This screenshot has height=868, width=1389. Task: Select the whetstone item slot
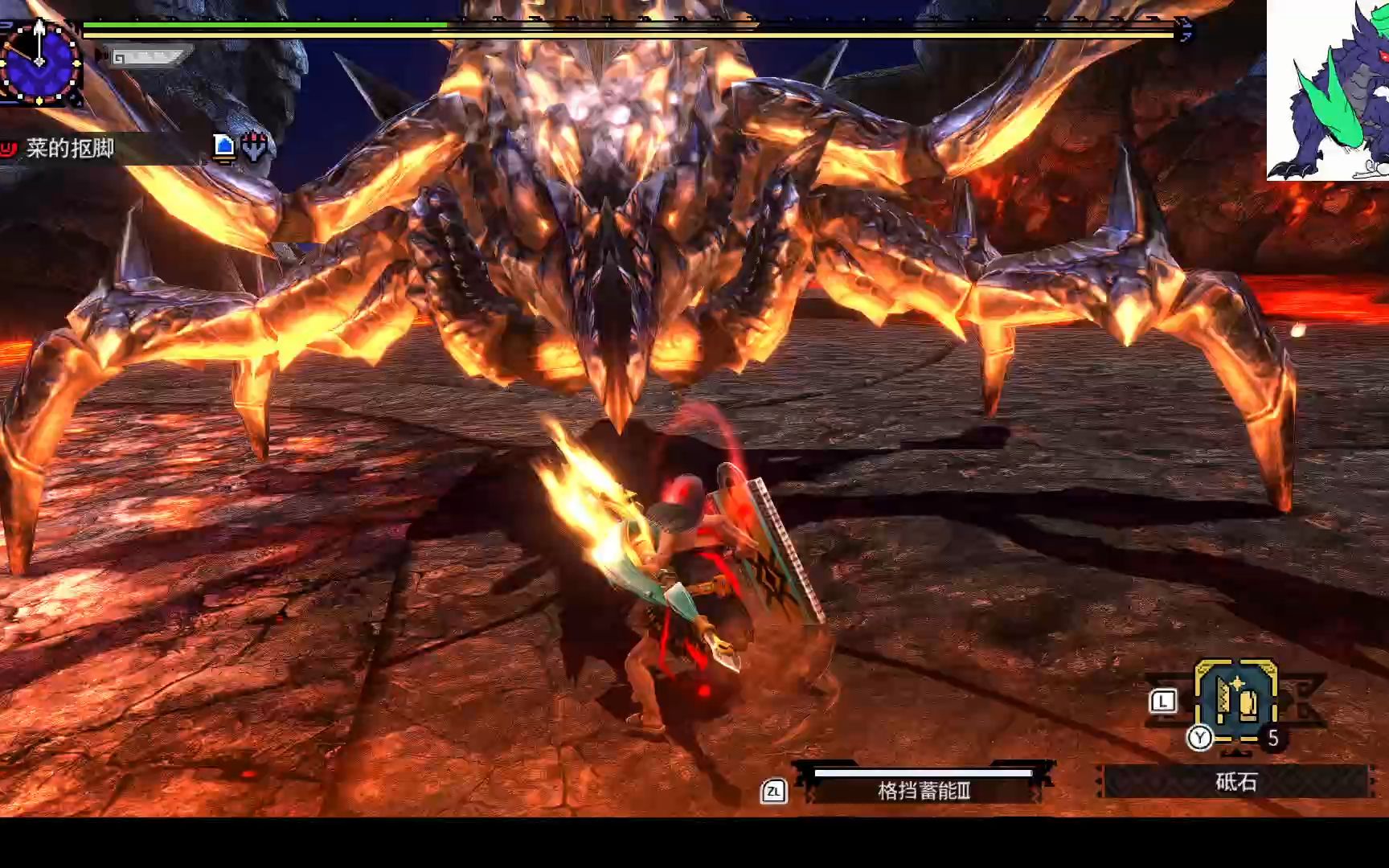point(1235,701)
